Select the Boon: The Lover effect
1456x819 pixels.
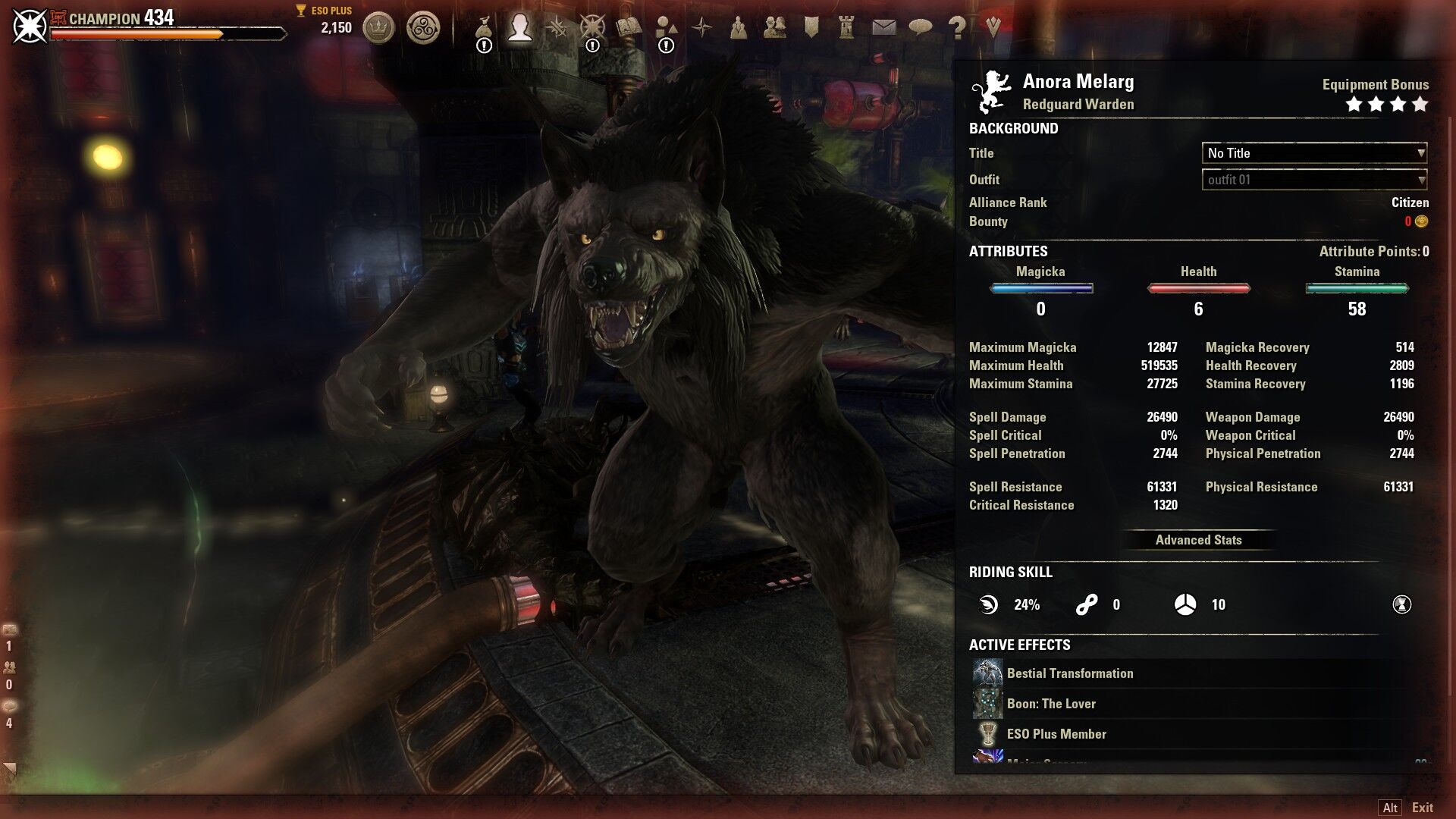pyautogui.click(x=1051, y=704)
